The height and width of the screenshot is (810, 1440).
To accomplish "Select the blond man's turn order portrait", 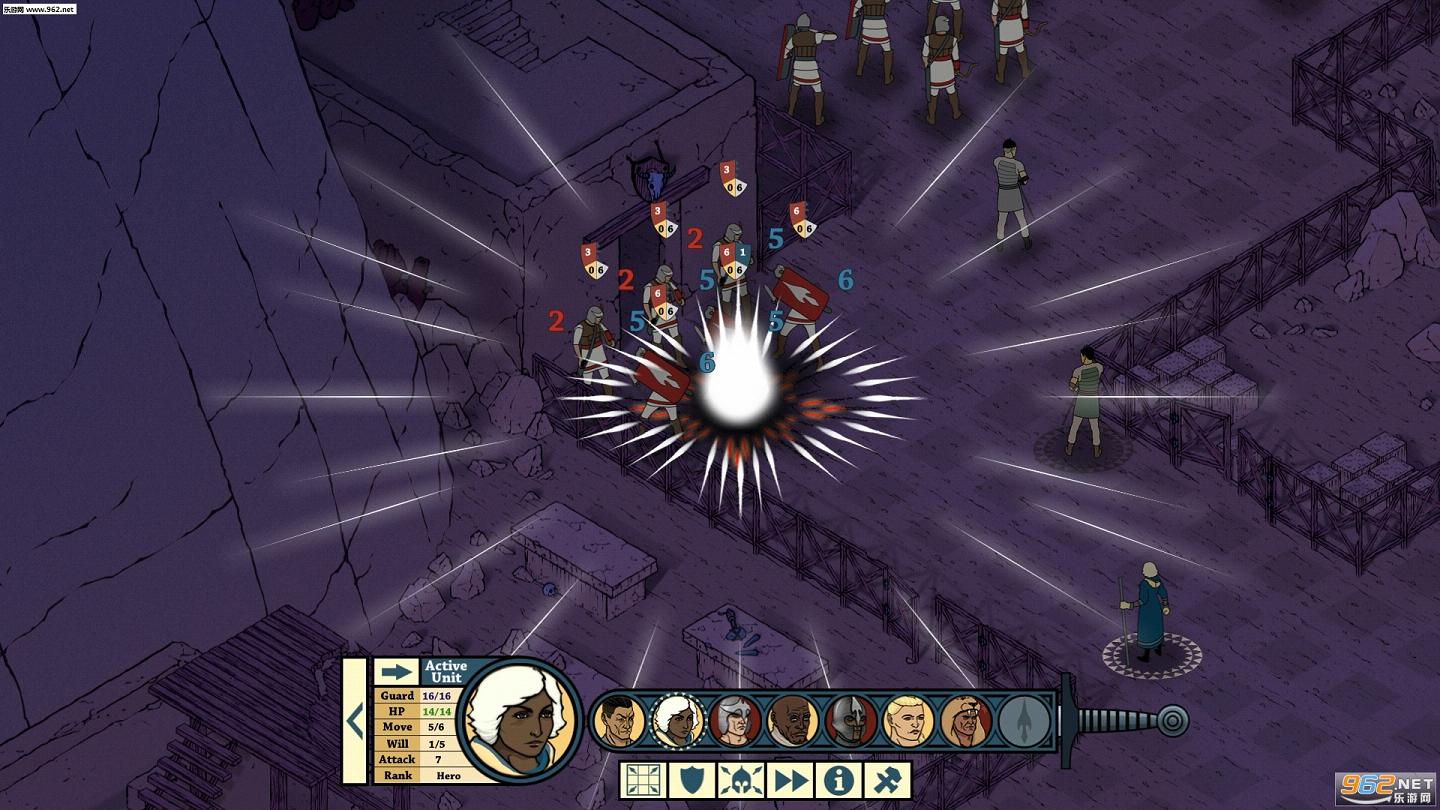I will pyautogui.click(x=909, y=721).
